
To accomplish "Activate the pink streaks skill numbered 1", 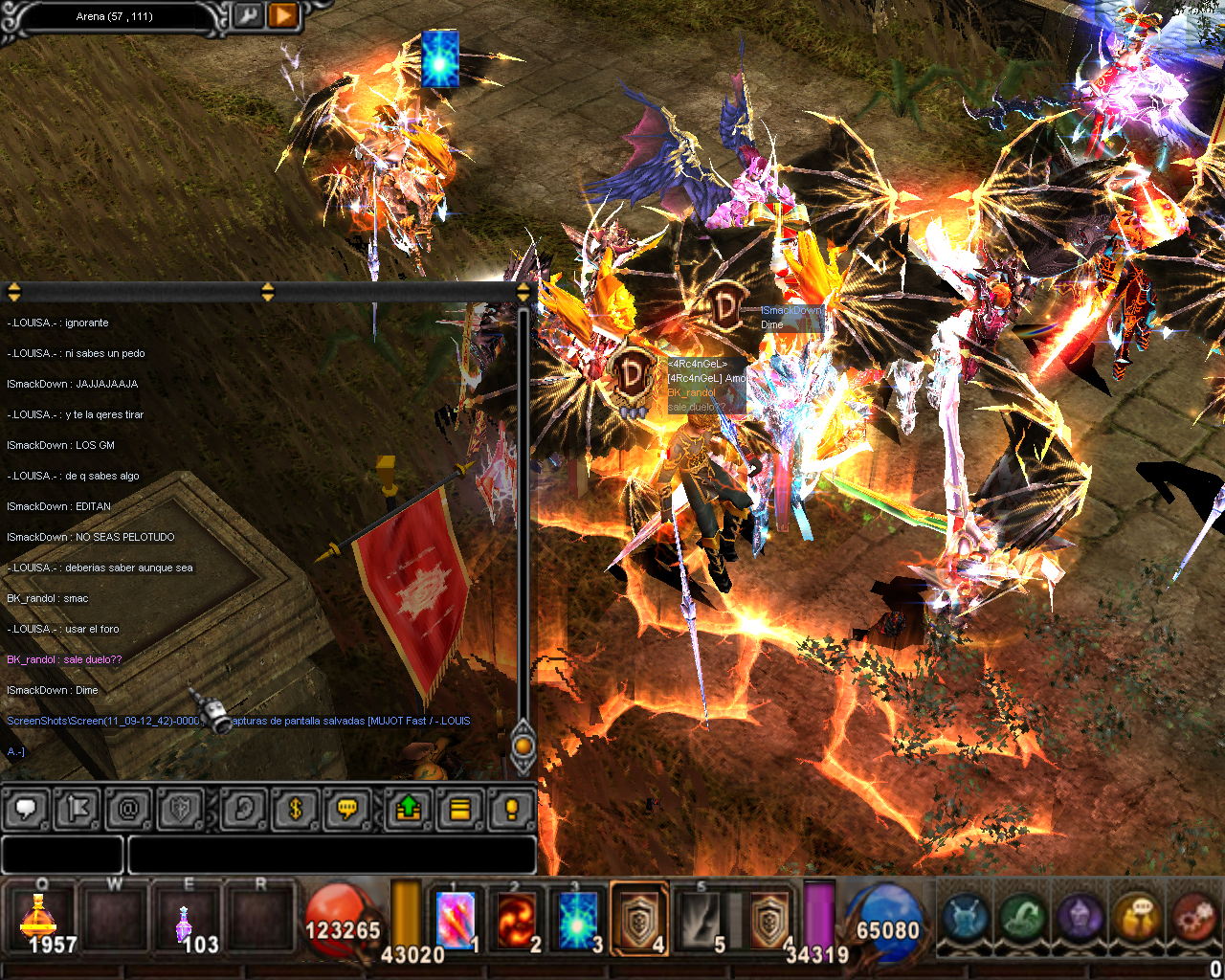I will click(457, 920).
